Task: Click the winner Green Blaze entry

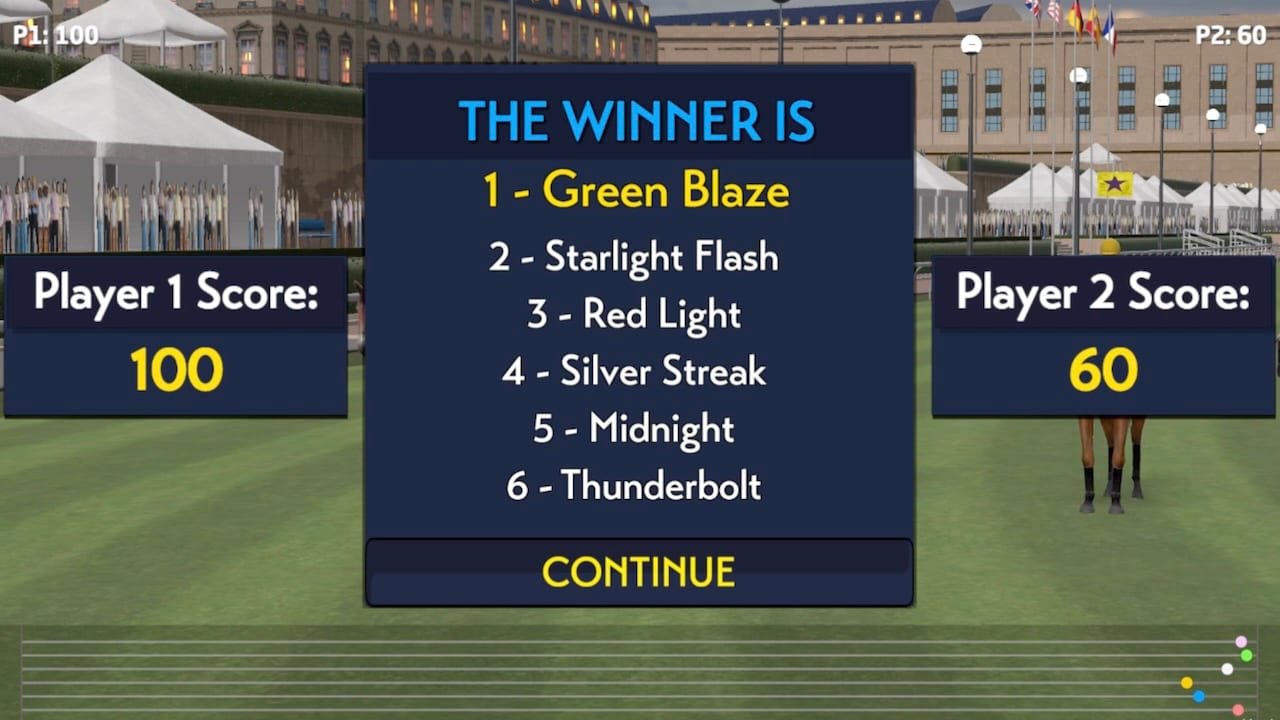Action: point(638,191)
